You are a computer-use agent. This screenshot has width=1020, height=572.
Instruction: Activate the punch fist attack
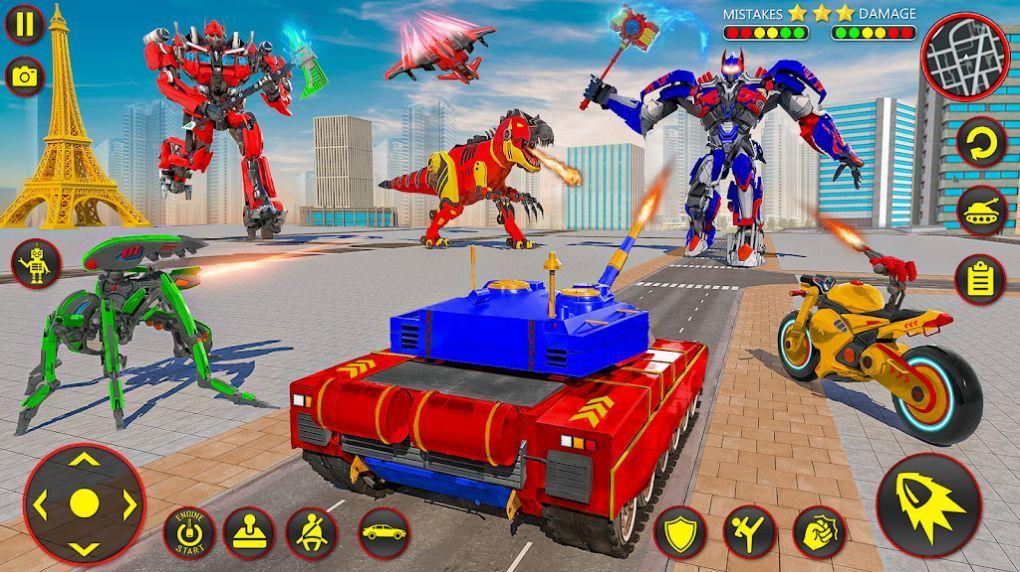click(x=819, y=532)
